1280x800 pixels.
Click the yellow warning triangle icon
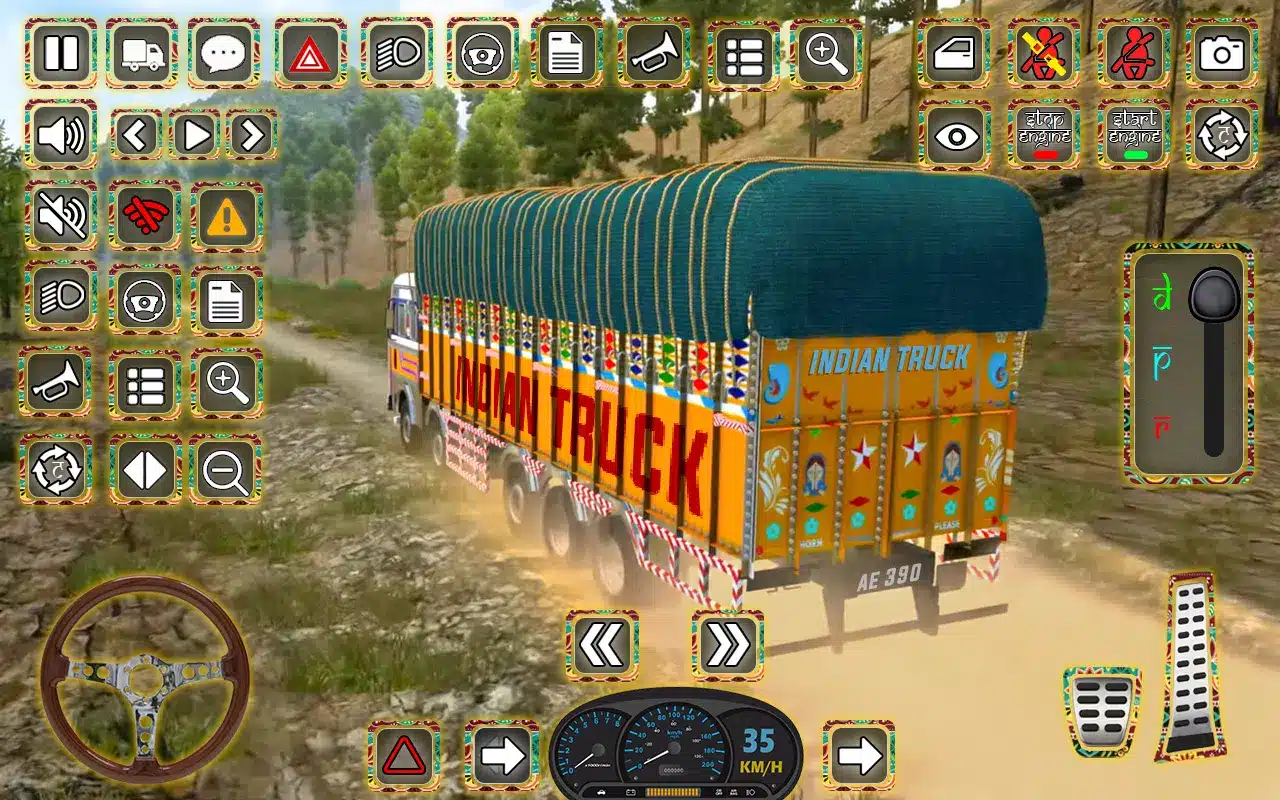(x=227, y=216)
